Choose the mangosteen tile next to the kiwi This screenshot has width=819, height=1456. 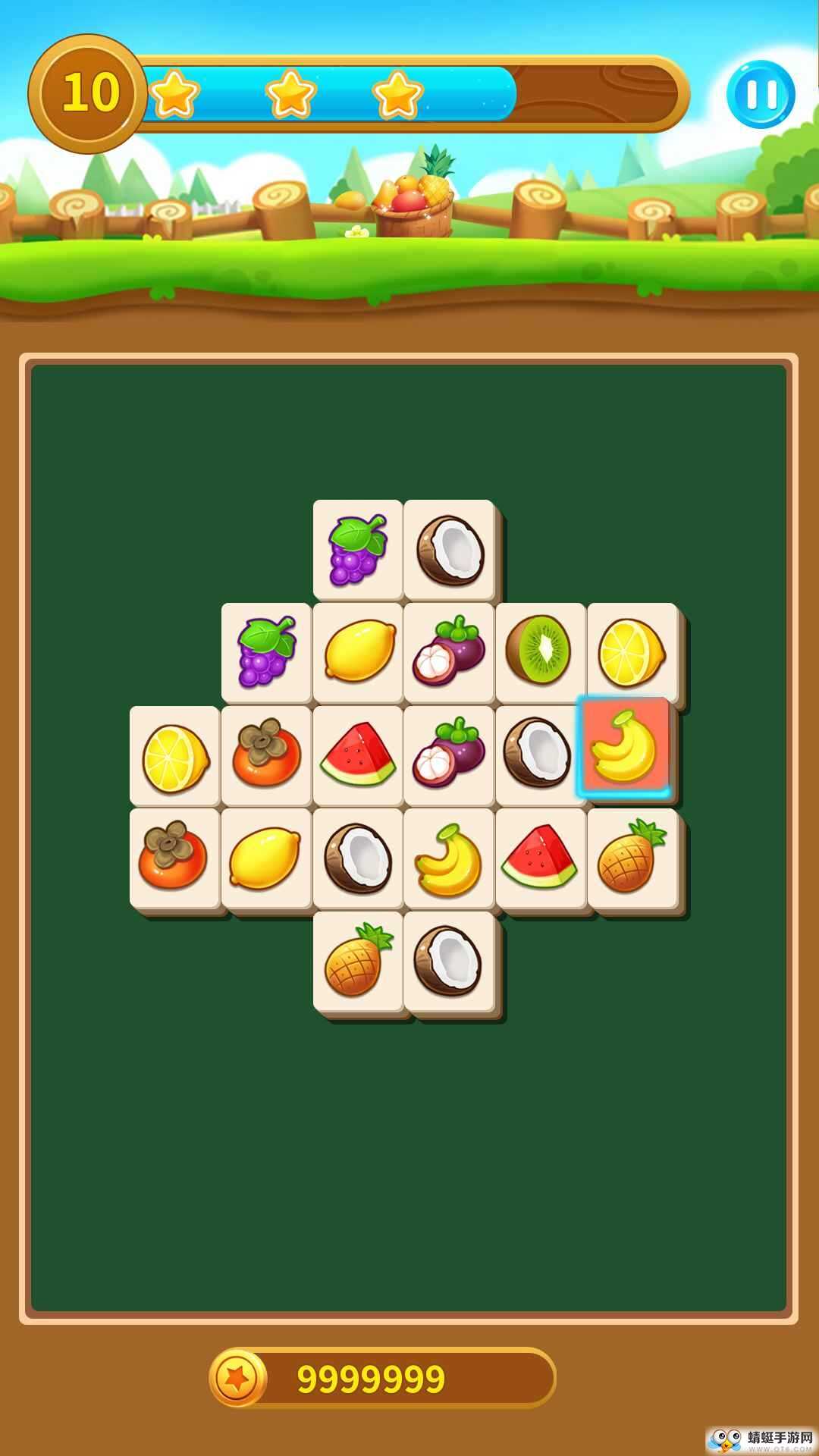pyautogui.click(x=448, y=651)
